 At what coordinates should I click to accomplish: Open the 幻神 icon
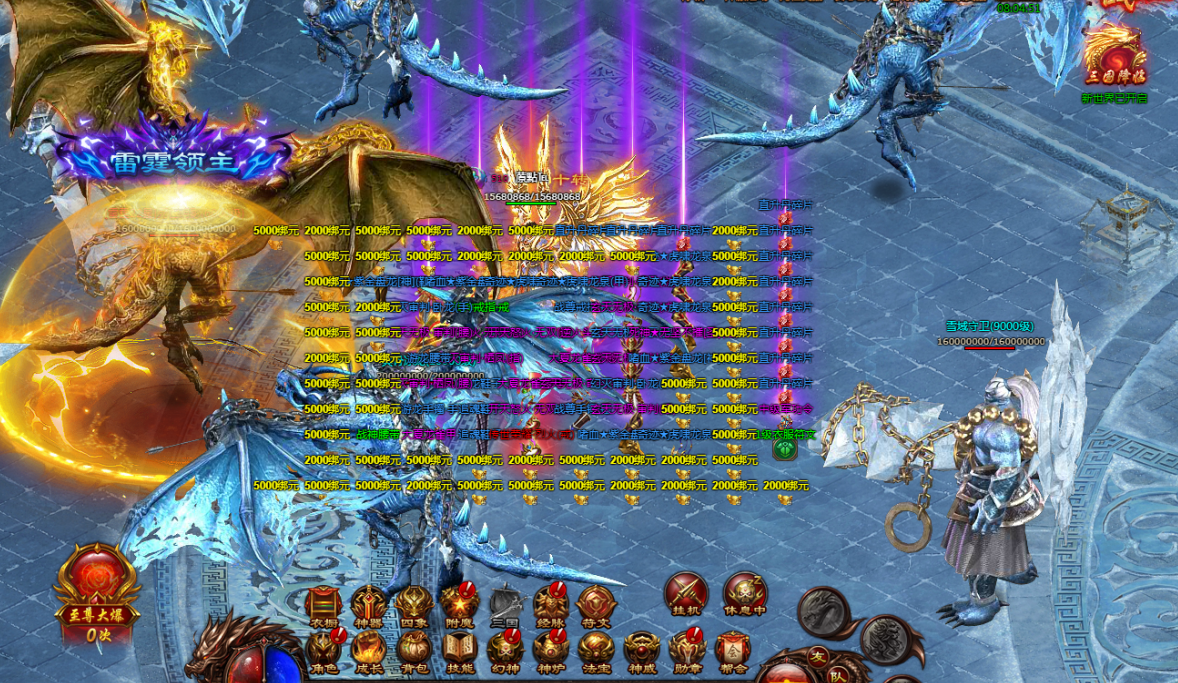click(505, 651)
